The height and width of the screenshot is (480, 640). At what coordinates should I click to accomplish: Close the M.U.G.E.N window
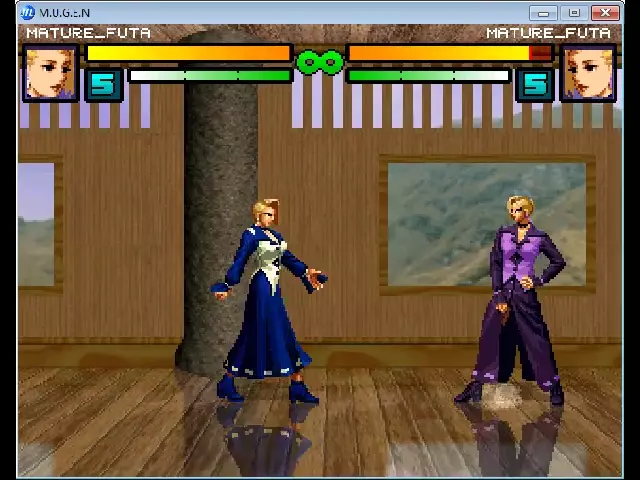click(x=605, y=13)
